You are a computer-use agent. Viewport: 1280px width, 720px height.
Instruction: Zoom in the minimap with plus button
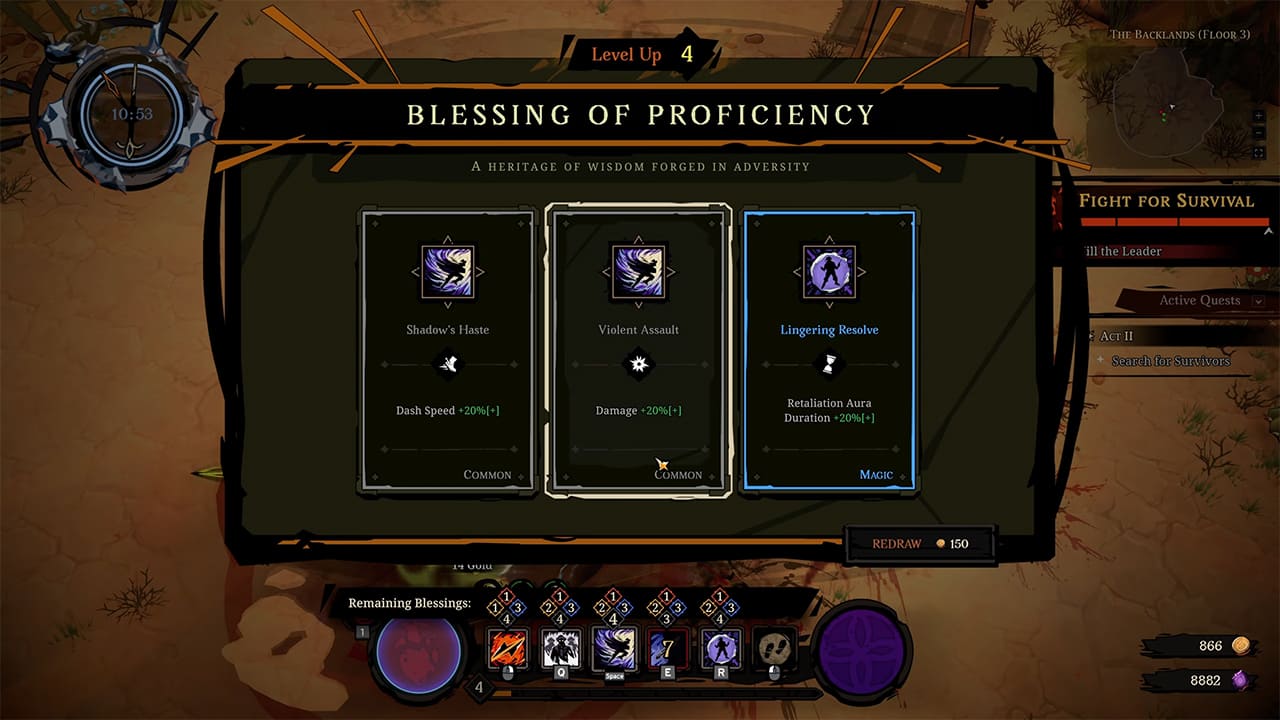point(1259,116)
